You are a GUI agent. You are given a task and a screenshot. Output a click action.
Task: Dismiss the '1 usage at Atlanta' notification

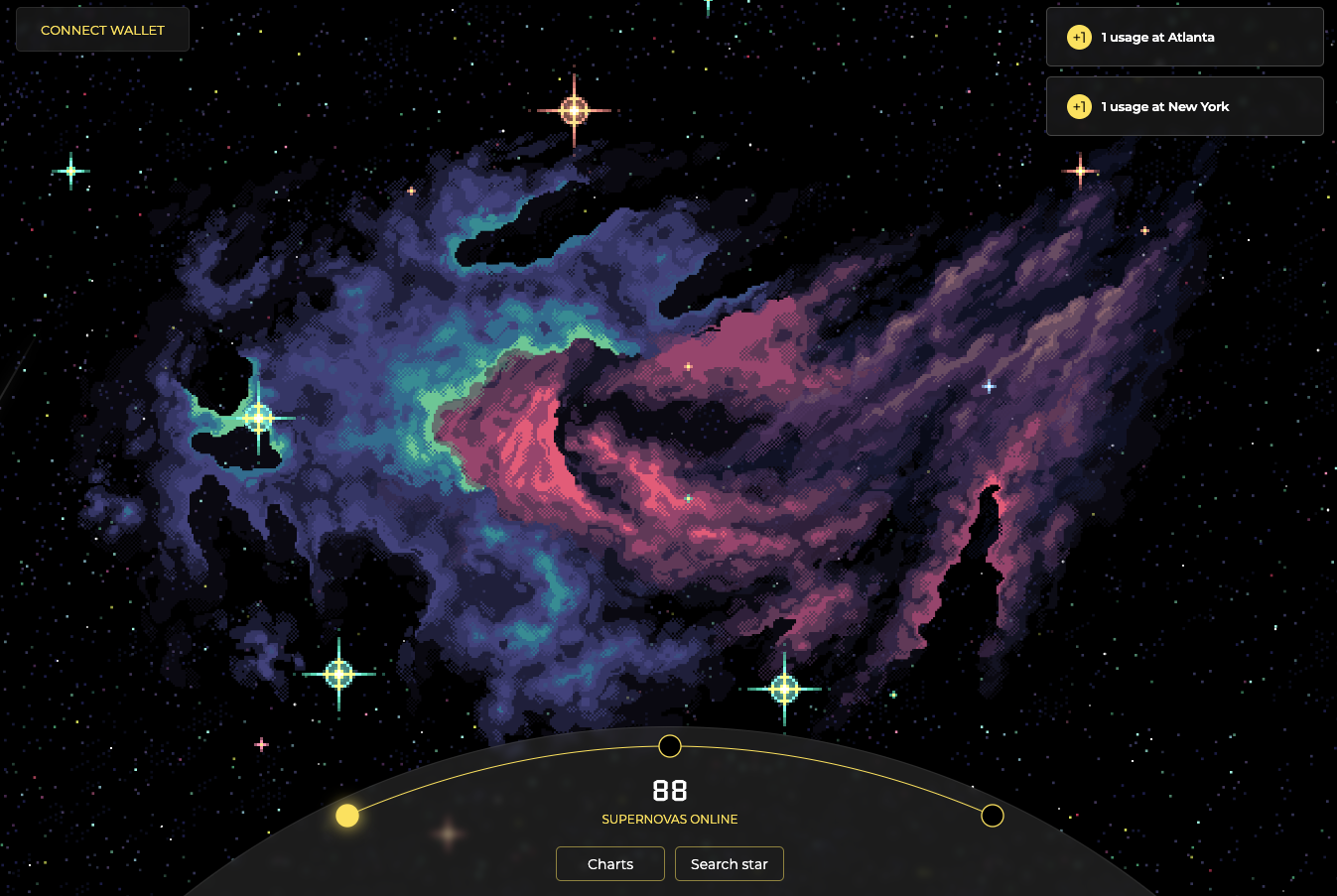pos(1184,37)
